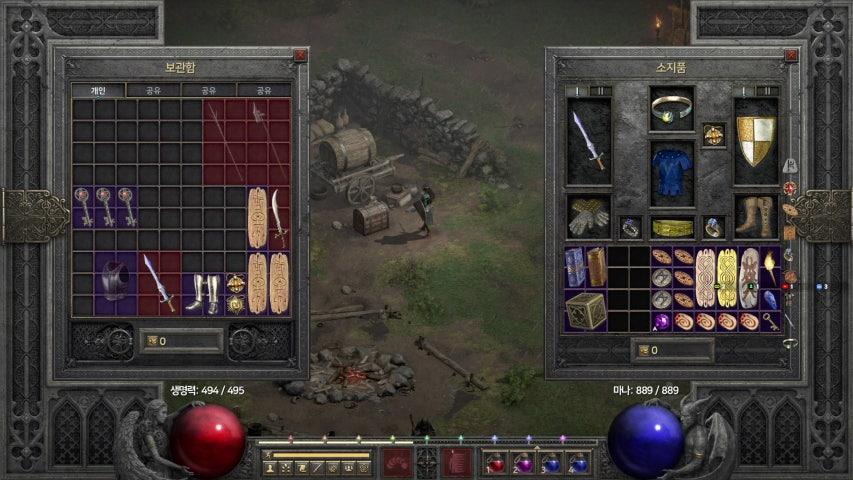This screenshot has width=853, height=480.
Task: Pick up the torch charm
Action: point(770,266)
